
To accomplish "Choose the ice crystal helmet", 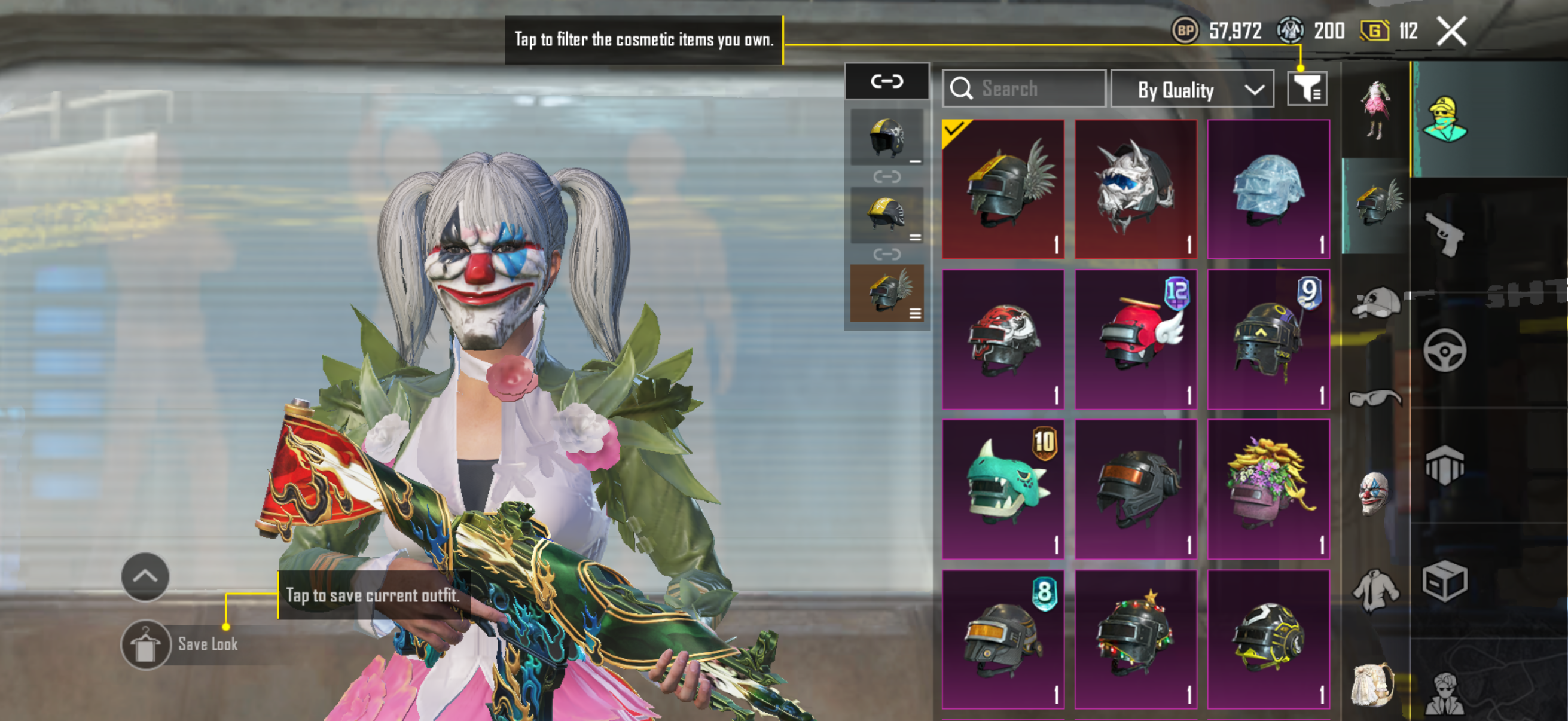I will [x=1268, y=188].
